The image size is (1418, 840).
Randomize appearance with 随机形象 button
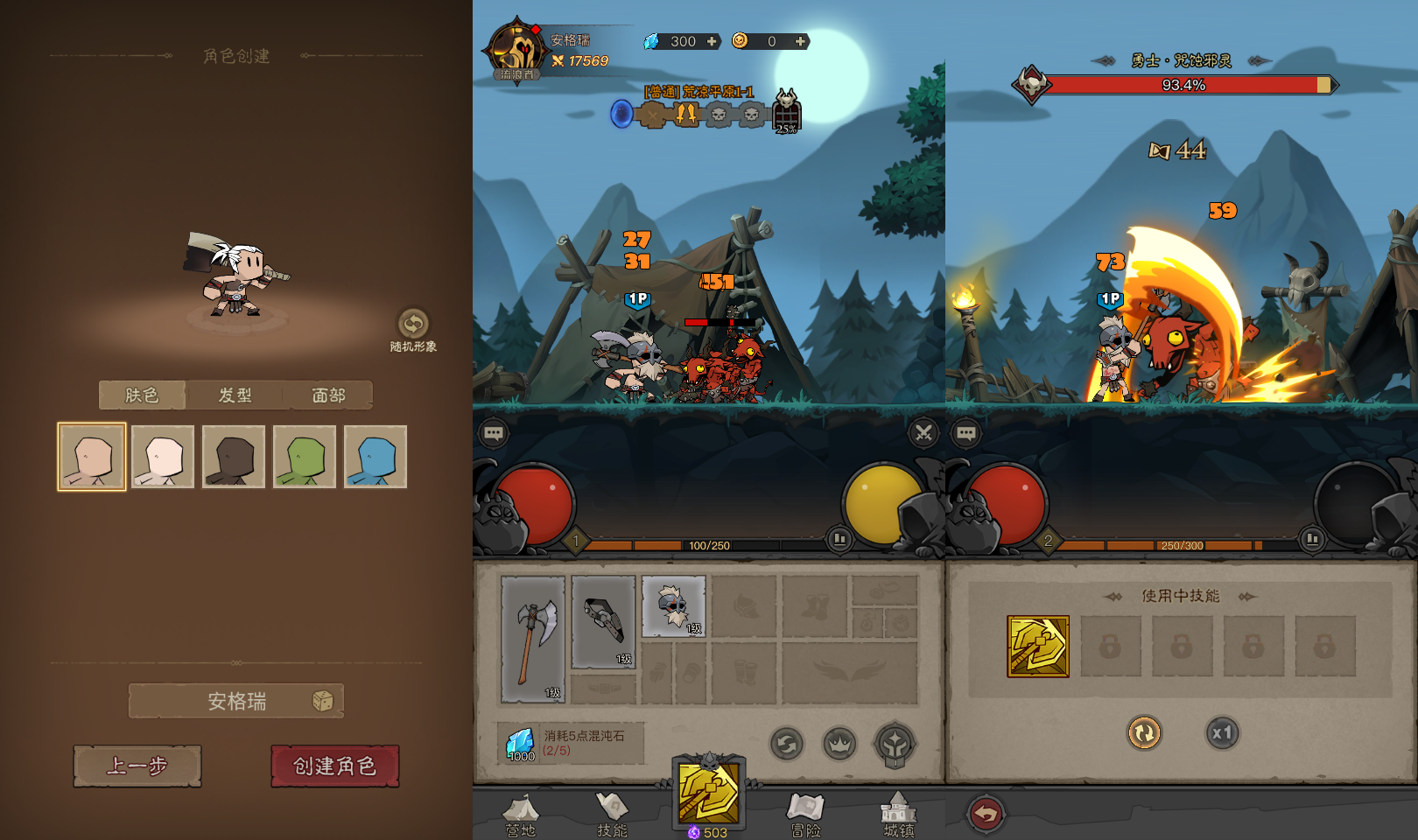coord(413,325)
